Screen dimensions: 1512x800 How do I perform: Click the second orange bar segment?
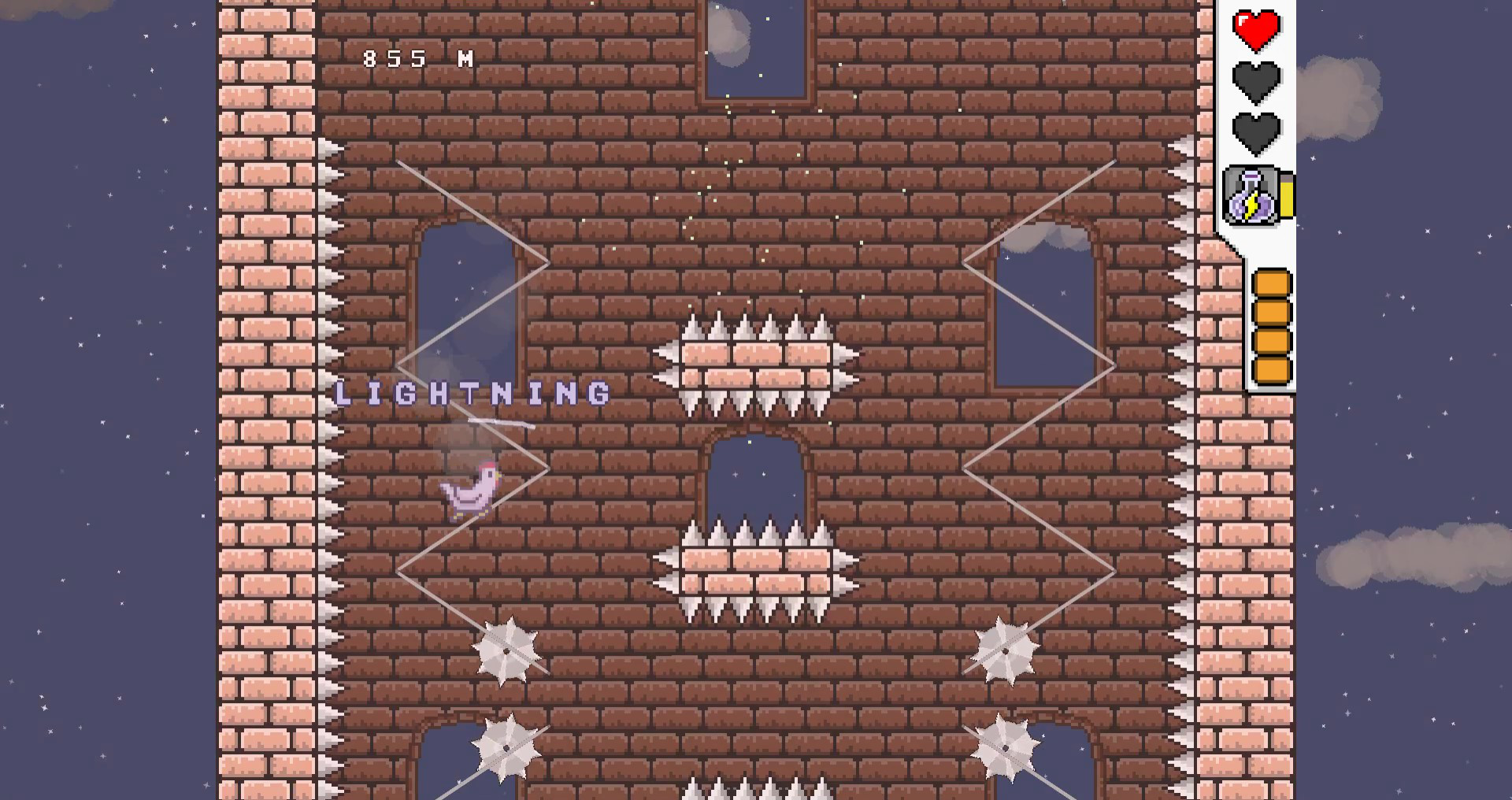point(1273,313)
